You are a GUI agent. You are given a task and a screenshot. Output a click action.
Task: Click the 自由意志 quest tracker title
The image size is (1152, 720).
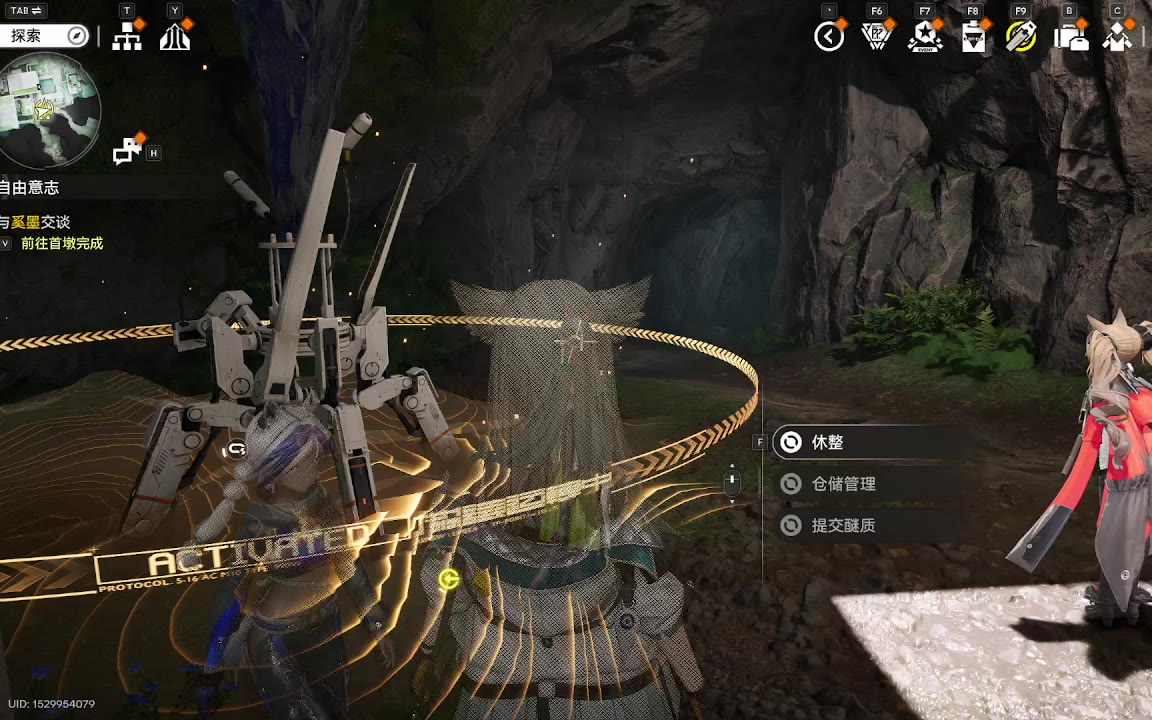(30, 187)
